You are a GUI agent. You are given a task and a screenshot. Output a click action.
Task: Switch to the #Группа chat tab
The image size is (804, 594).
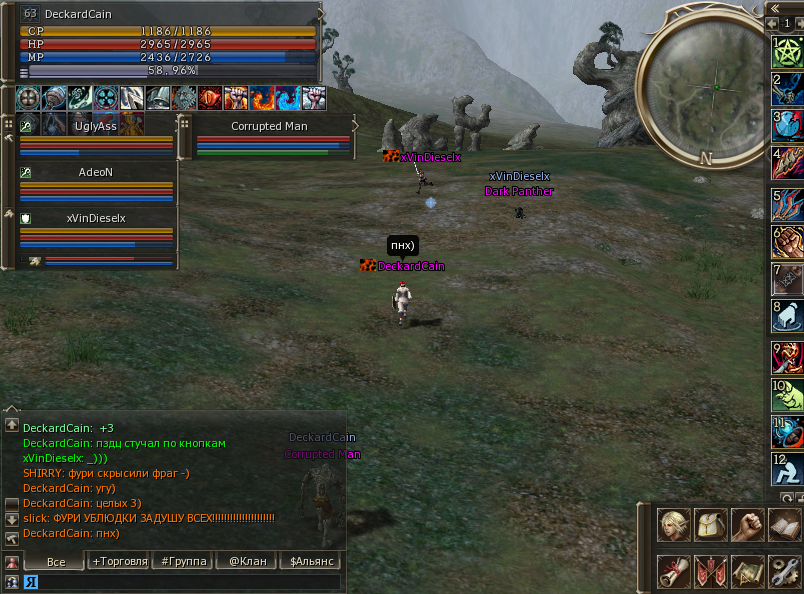(184, 561)
